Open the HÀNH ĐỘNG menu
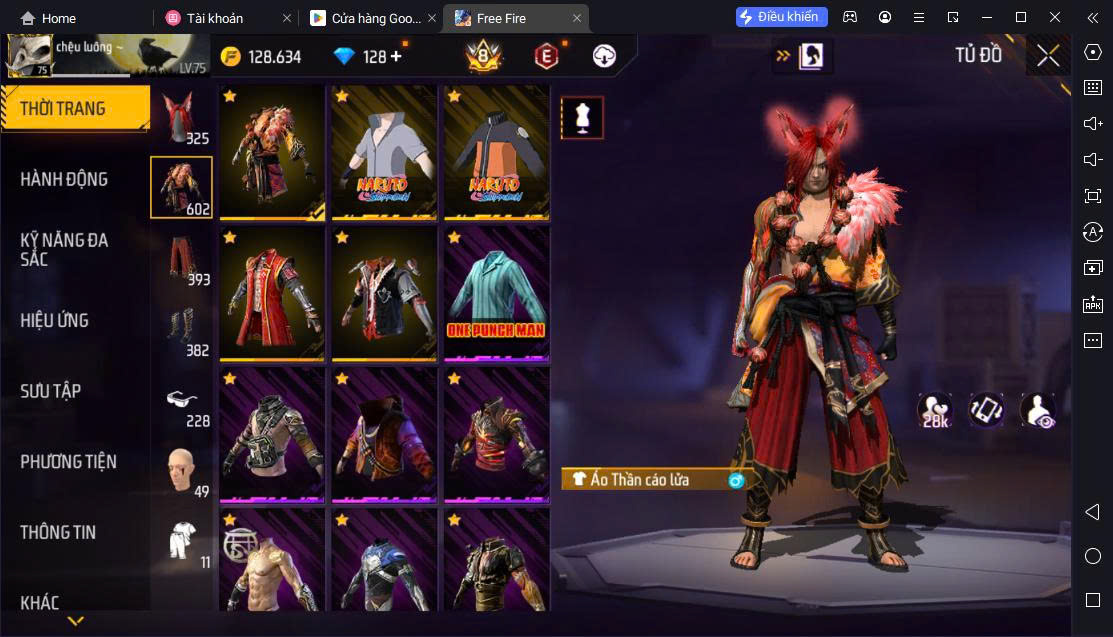The width and height of the screenshot is (1113, 637). 64,179
